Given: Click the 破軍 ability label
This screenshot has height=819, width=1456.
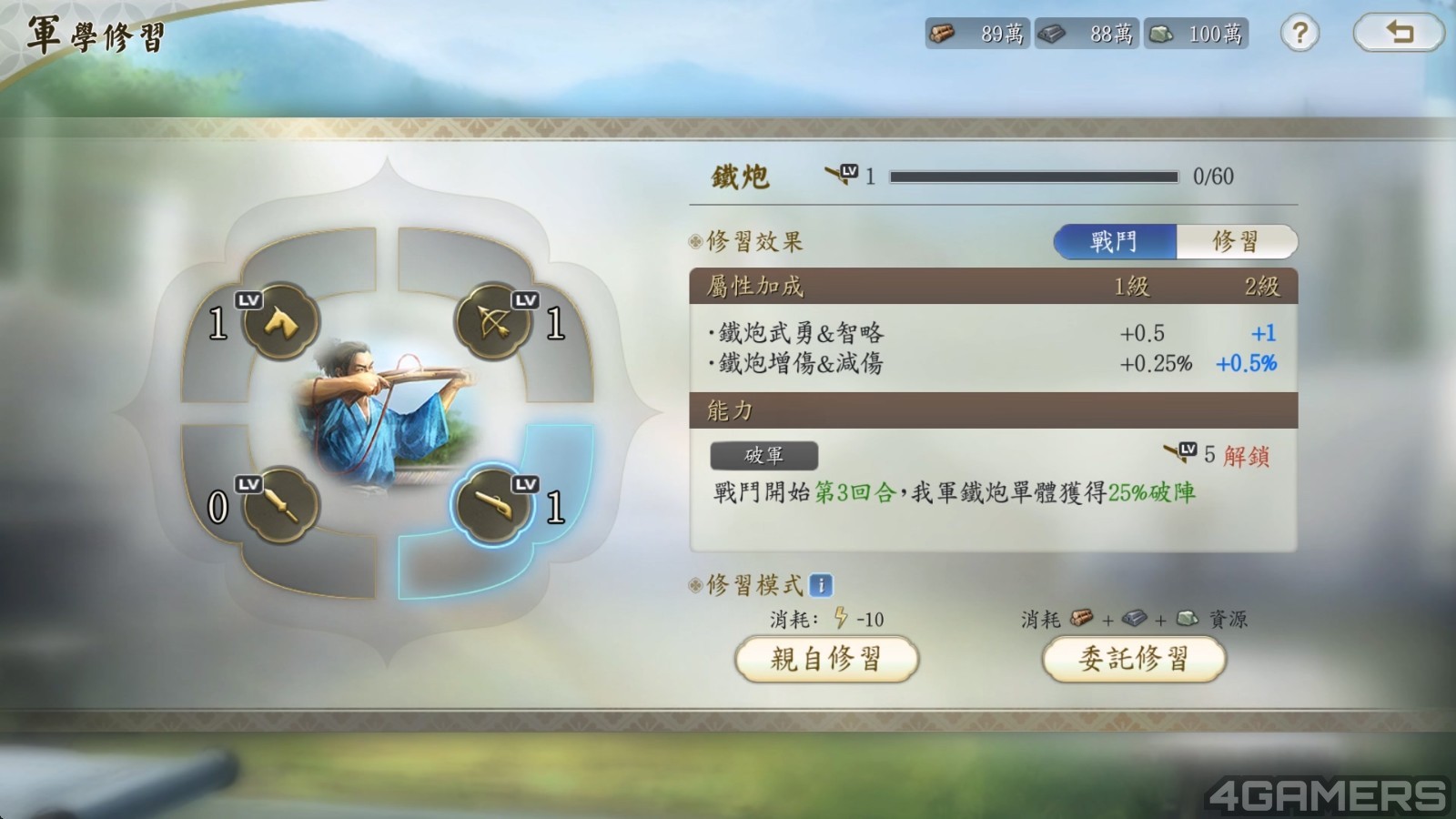Looking at the screenshot, I should tap(765, 456).
